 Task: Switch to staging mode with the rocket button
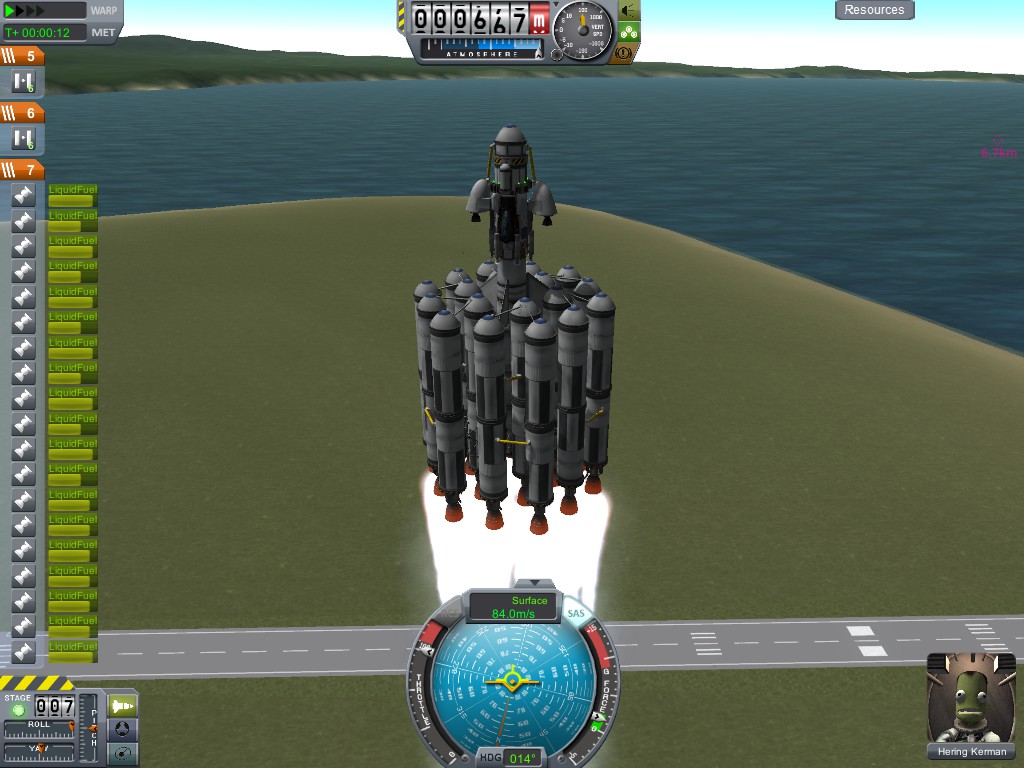tap(122, 705)
